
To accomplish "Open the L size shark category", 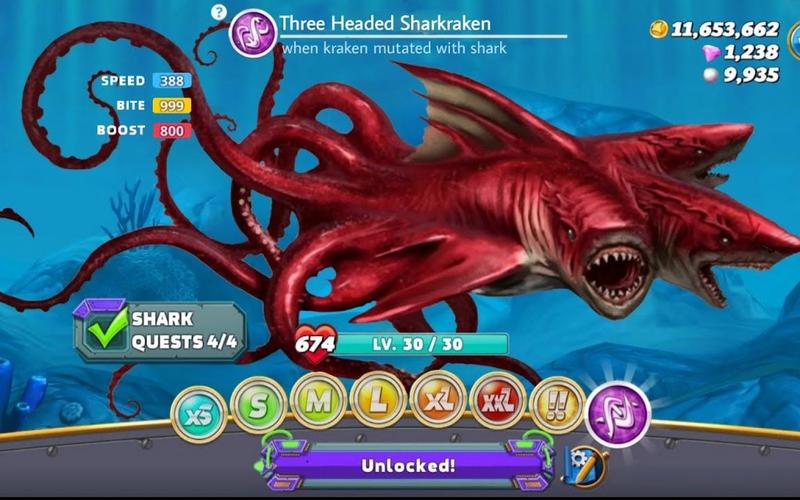I will click(x=378, y=399).
